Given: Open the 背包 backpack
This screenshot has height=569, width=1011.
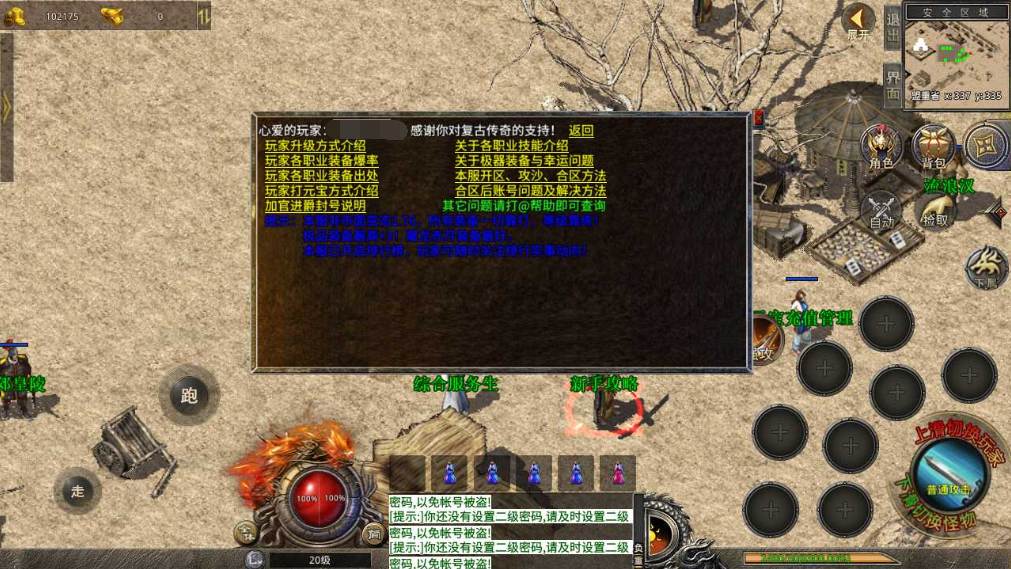Looking at the screenshot, I should pos(933,146).
